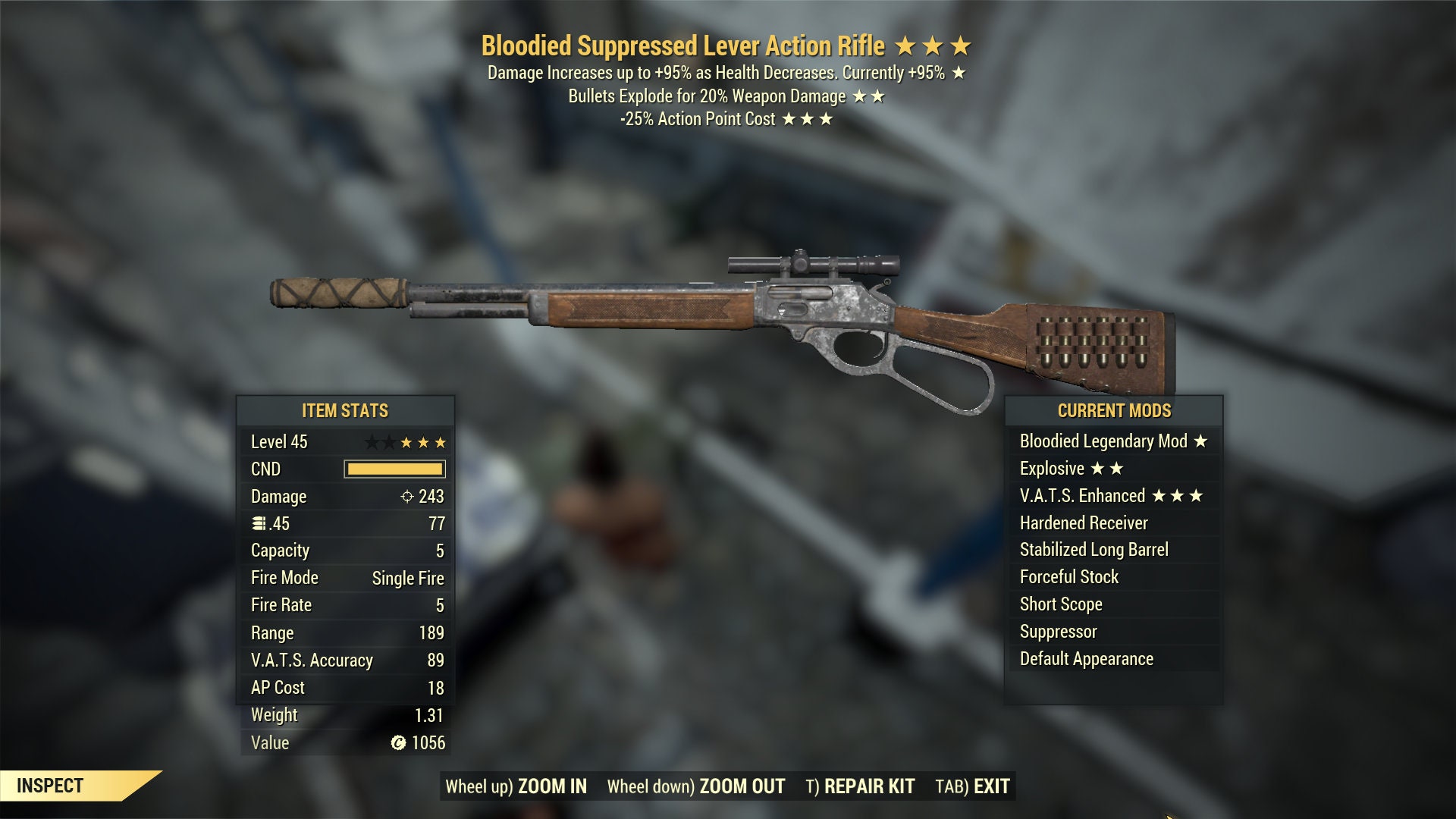Click the .45 ammo icon in Item Stats
The width and height of the screenshot is (1456, 819).
pos(261,523)
